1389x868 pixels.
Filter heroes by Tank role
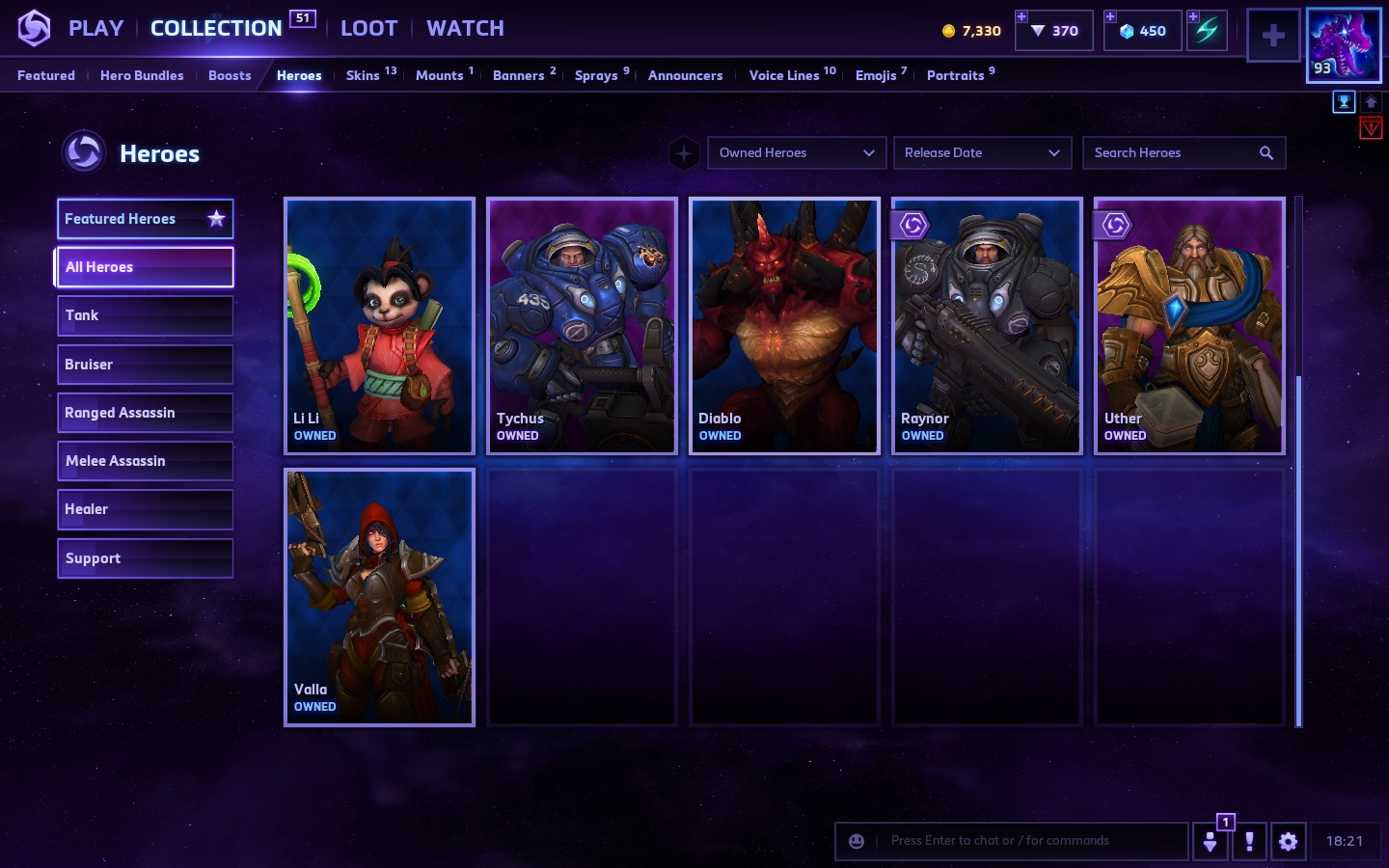pos(145,315)
